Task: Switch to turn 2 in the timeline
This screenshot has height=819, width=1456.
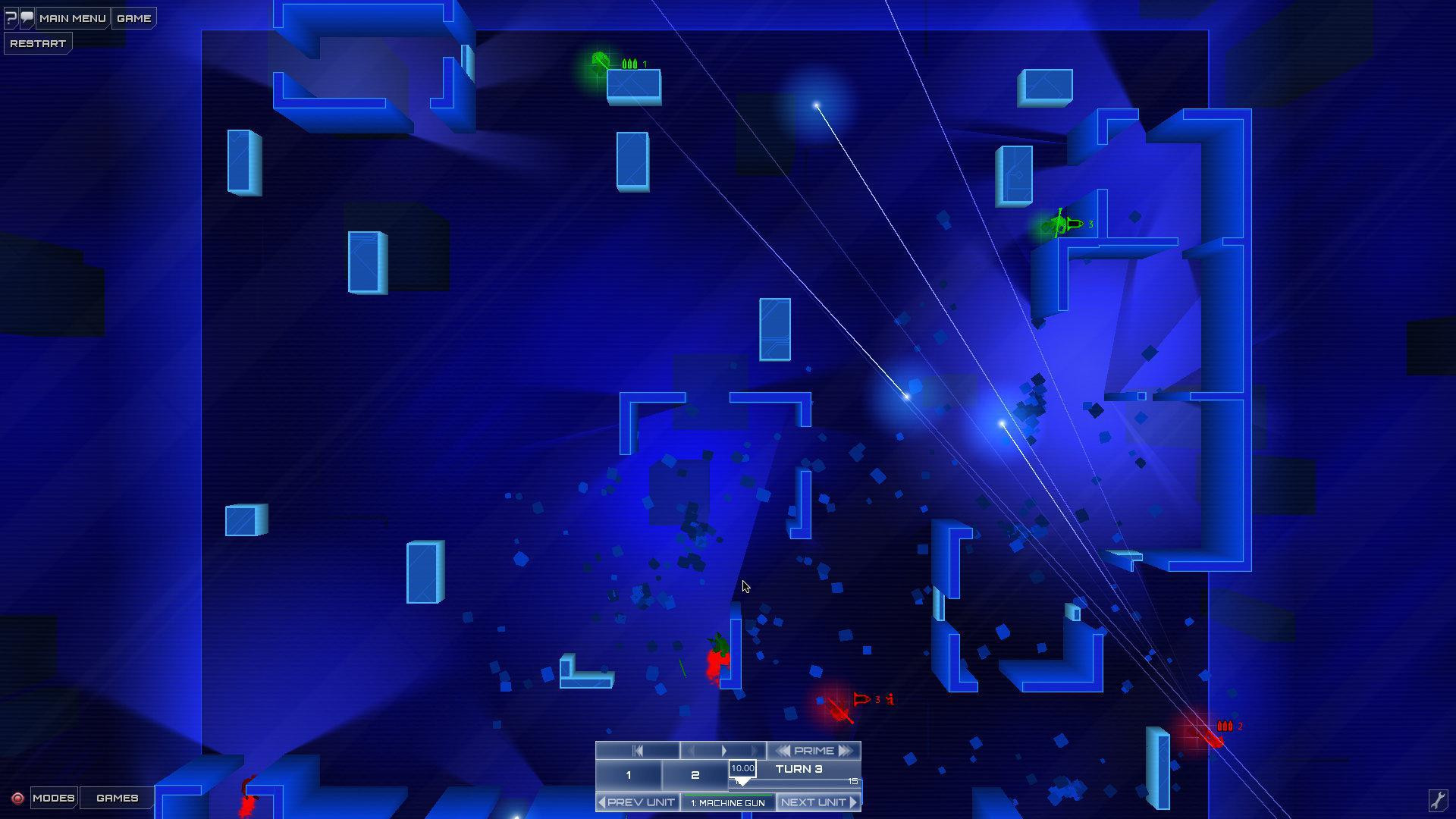Action: click(694, 774)
